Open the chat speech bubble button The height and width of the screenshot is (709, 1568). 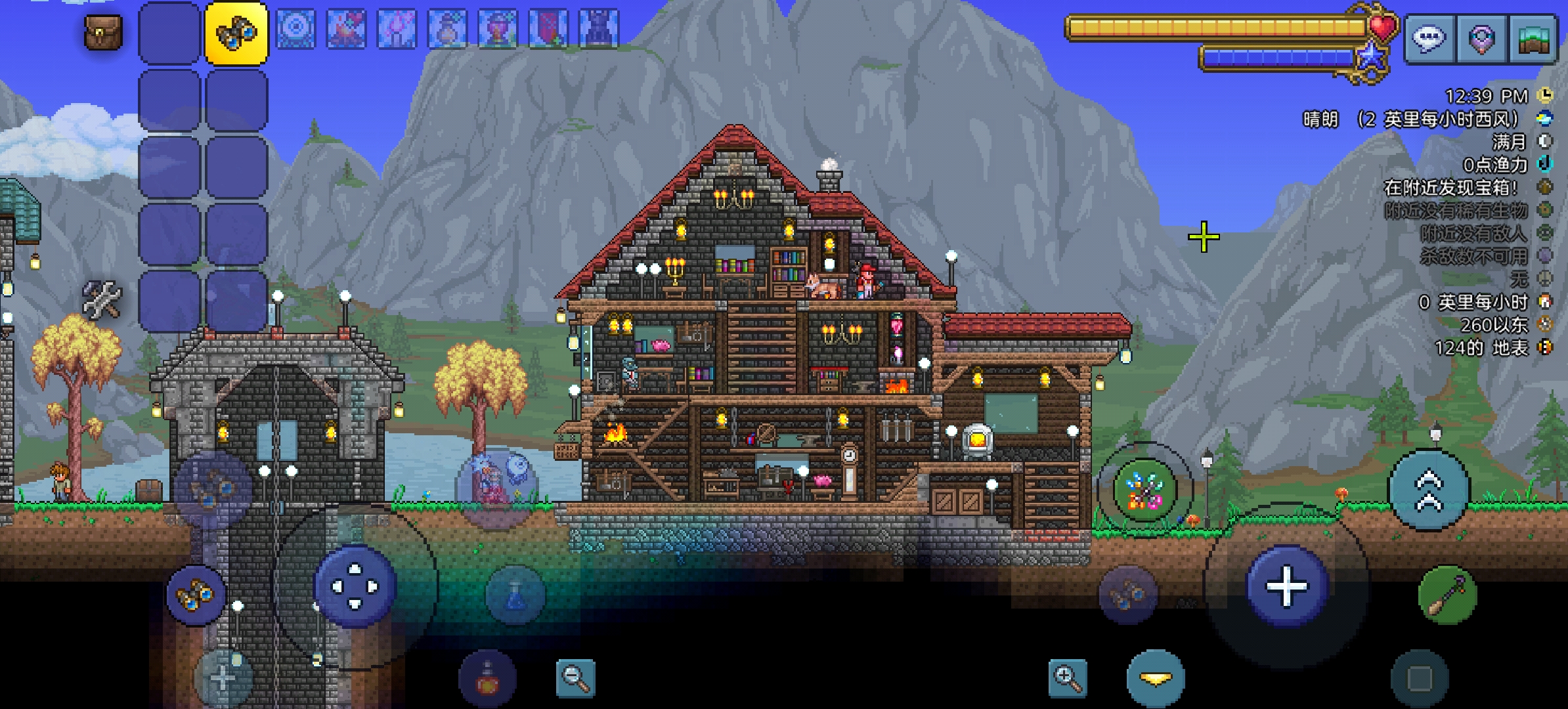coord(1429,39)
